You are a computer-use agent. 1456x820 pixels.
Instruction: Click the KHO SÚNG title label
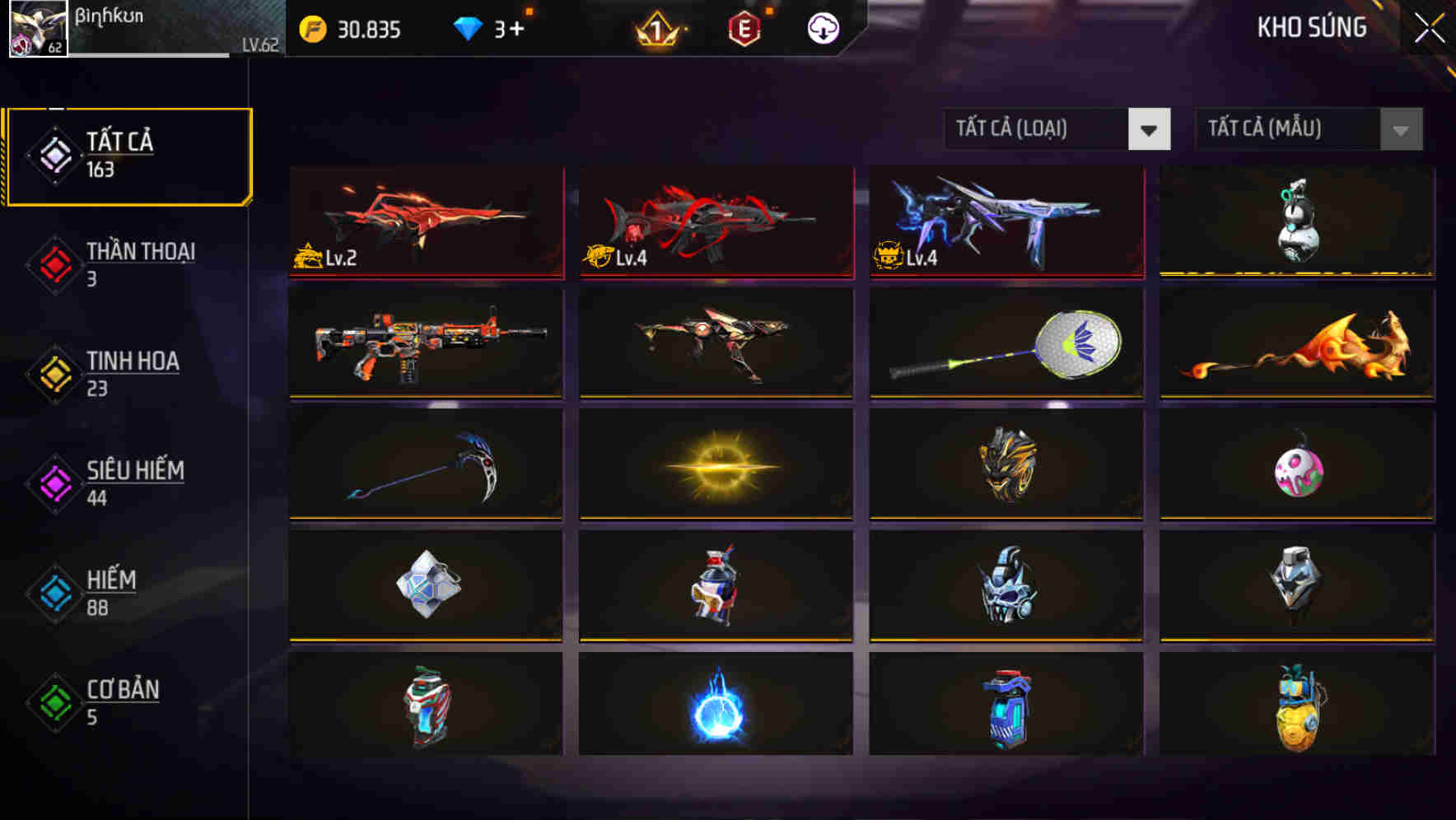tap(1311, 28)
